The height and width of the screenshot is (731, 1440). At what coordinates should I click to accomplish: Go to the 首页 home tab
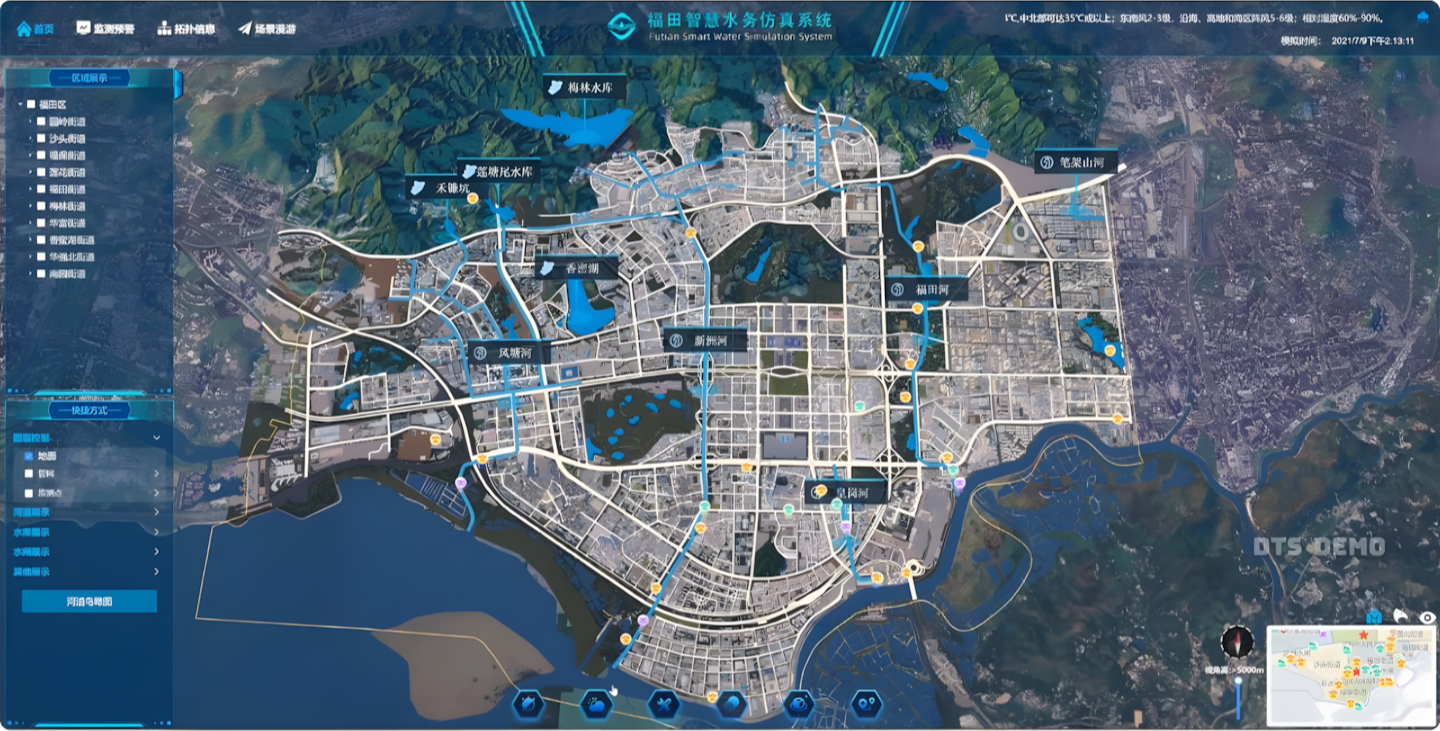point(35,28)
